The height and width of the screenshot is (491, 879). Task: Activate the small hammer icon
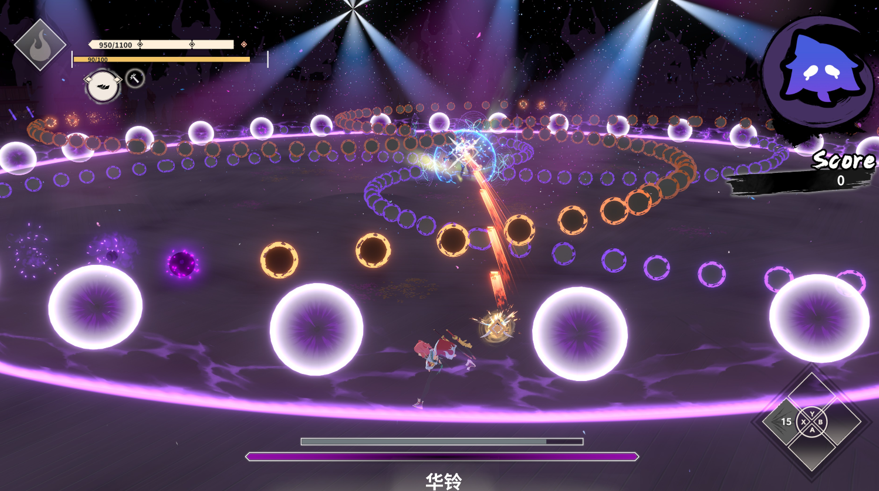135,78
